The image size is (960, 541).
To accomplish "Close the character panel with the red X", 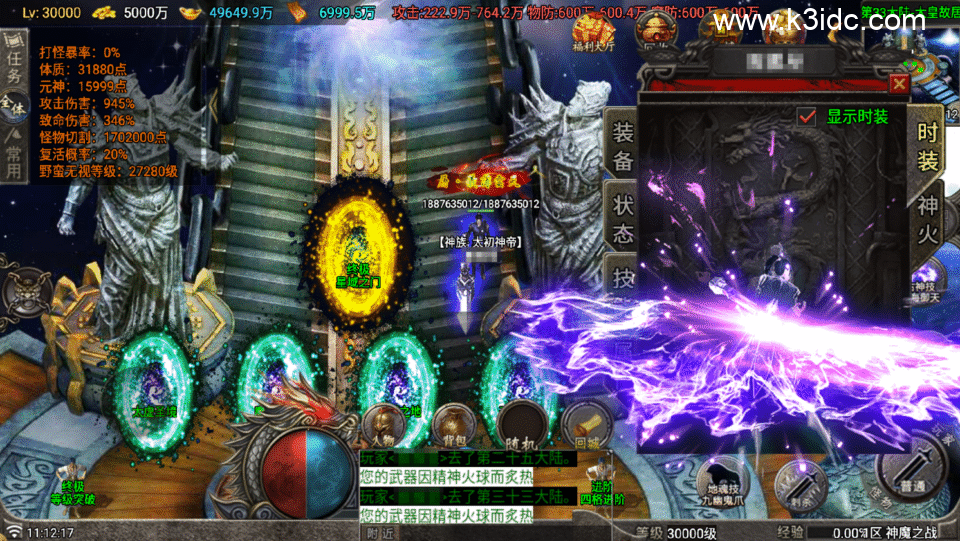I will click(899, 84).
